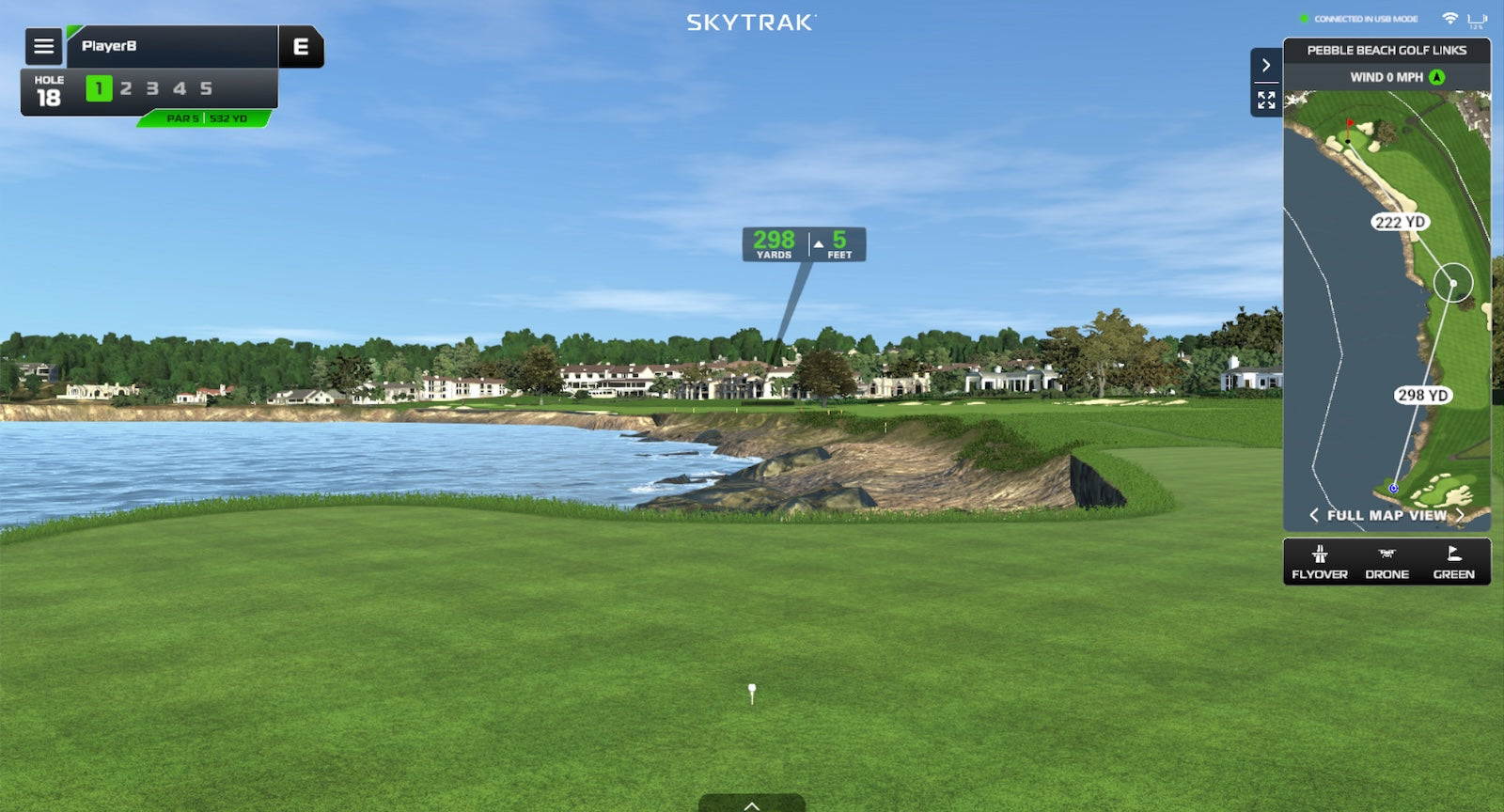Open Full Map View

tap(1386, 515)
